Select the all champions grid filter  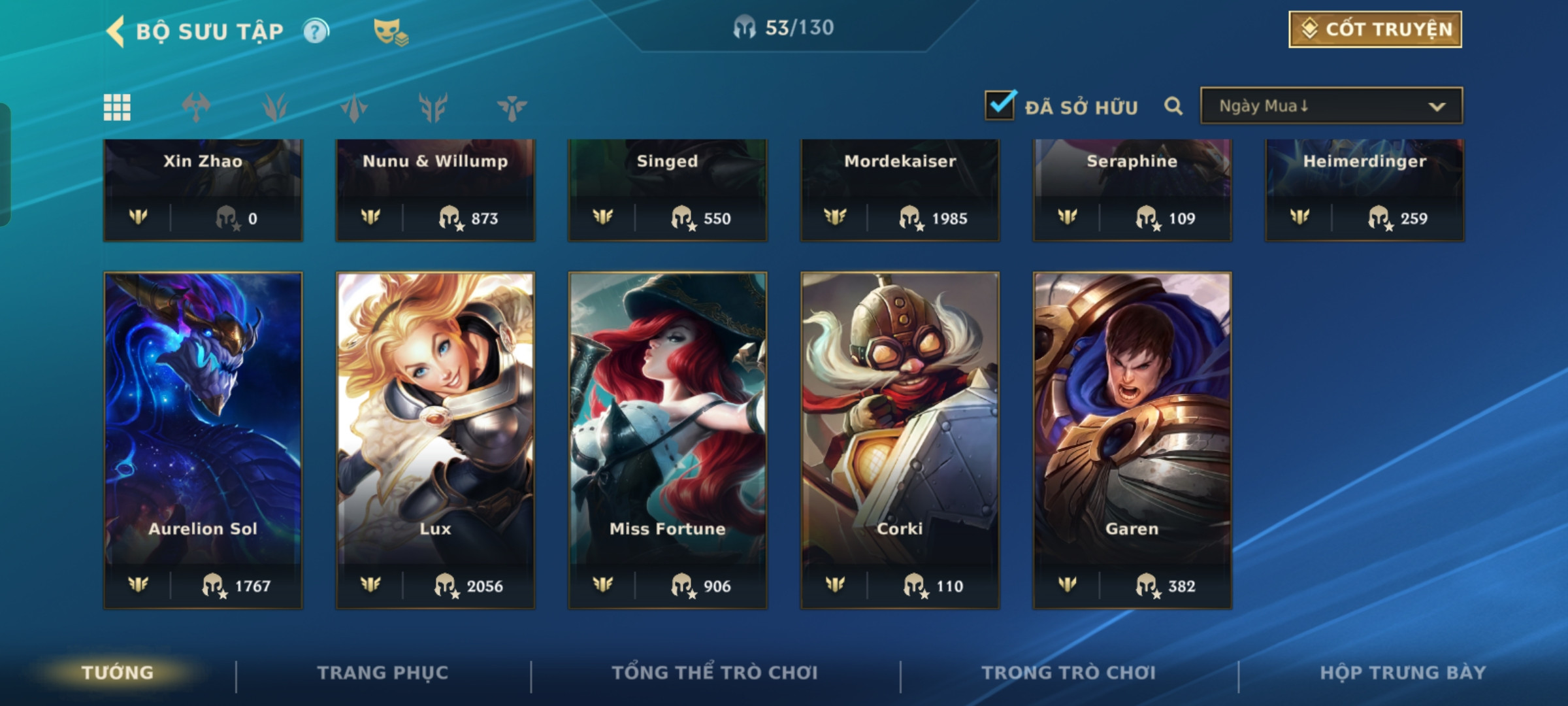[x=117, y=107]
